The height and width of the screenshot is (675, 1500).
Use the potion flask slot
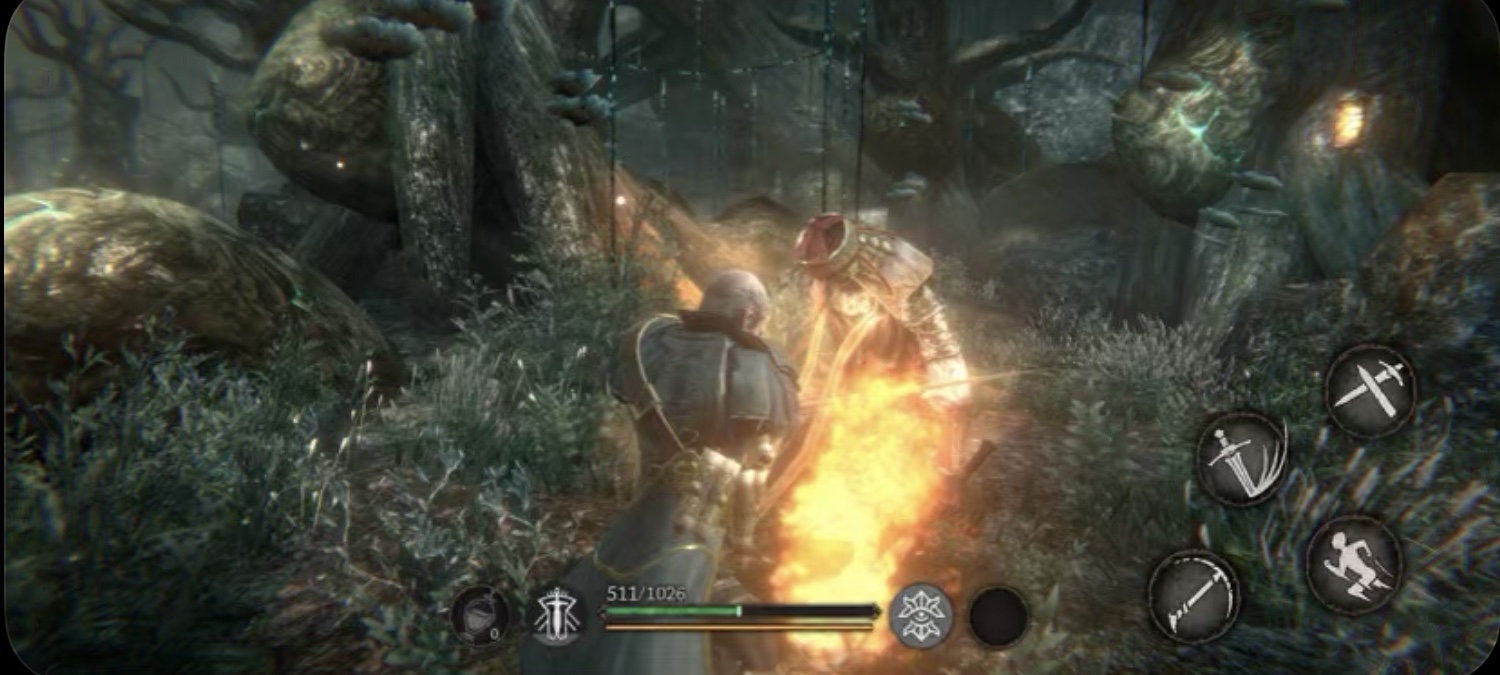tap(480, 615)
